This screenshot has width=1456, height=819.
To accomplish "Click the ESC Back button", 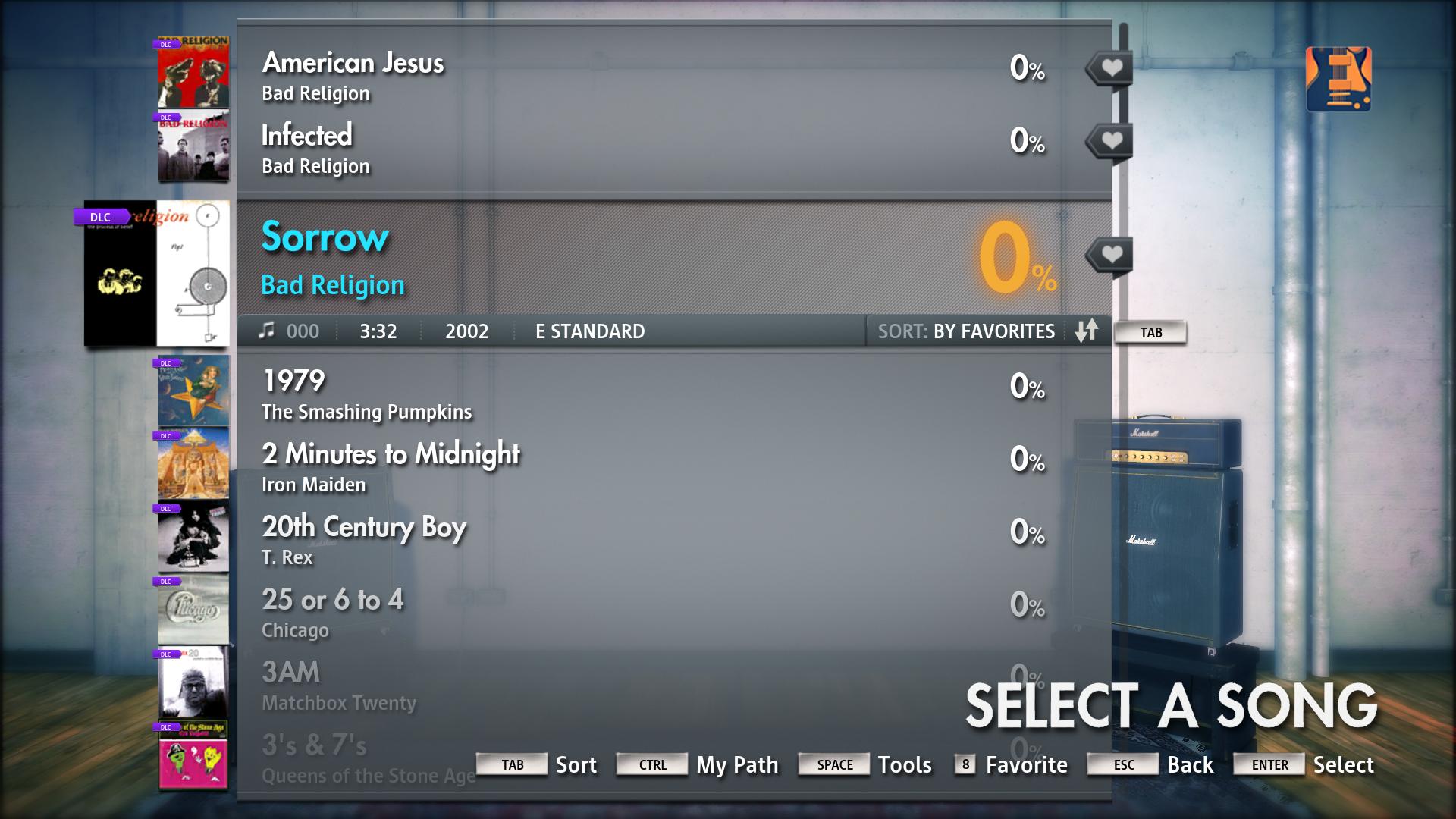I will tap(1122, 764).
